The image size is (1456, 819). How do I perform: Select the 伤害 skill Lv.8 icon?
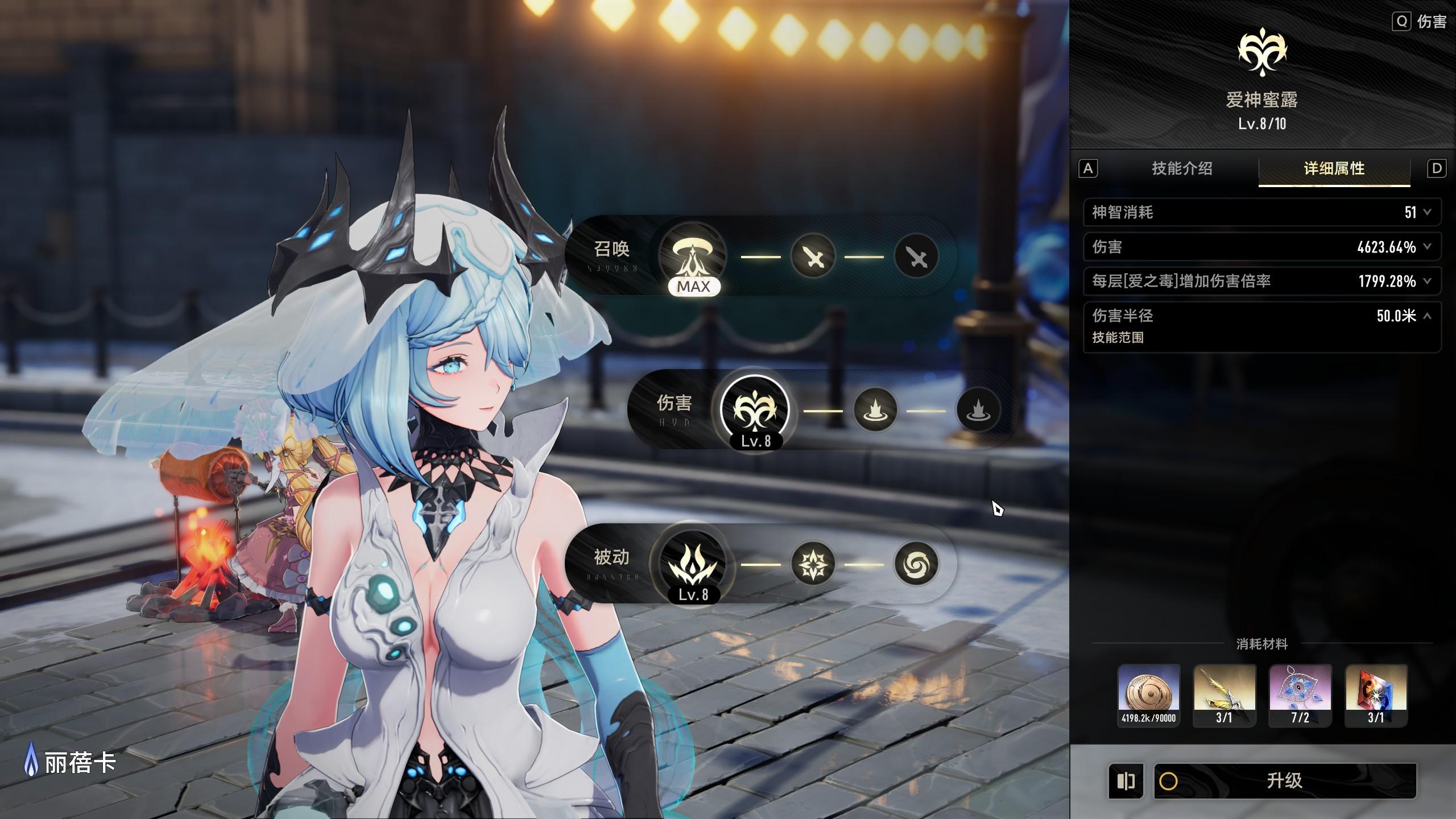coord(755,409)
